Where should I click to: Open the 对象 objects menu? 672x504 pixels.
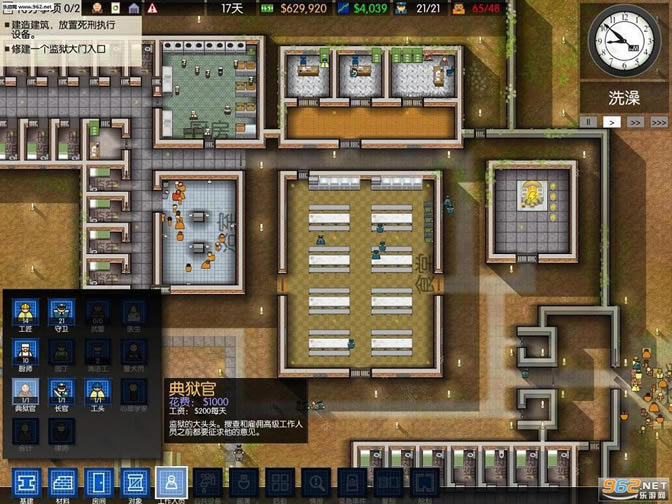coord(134,483)
